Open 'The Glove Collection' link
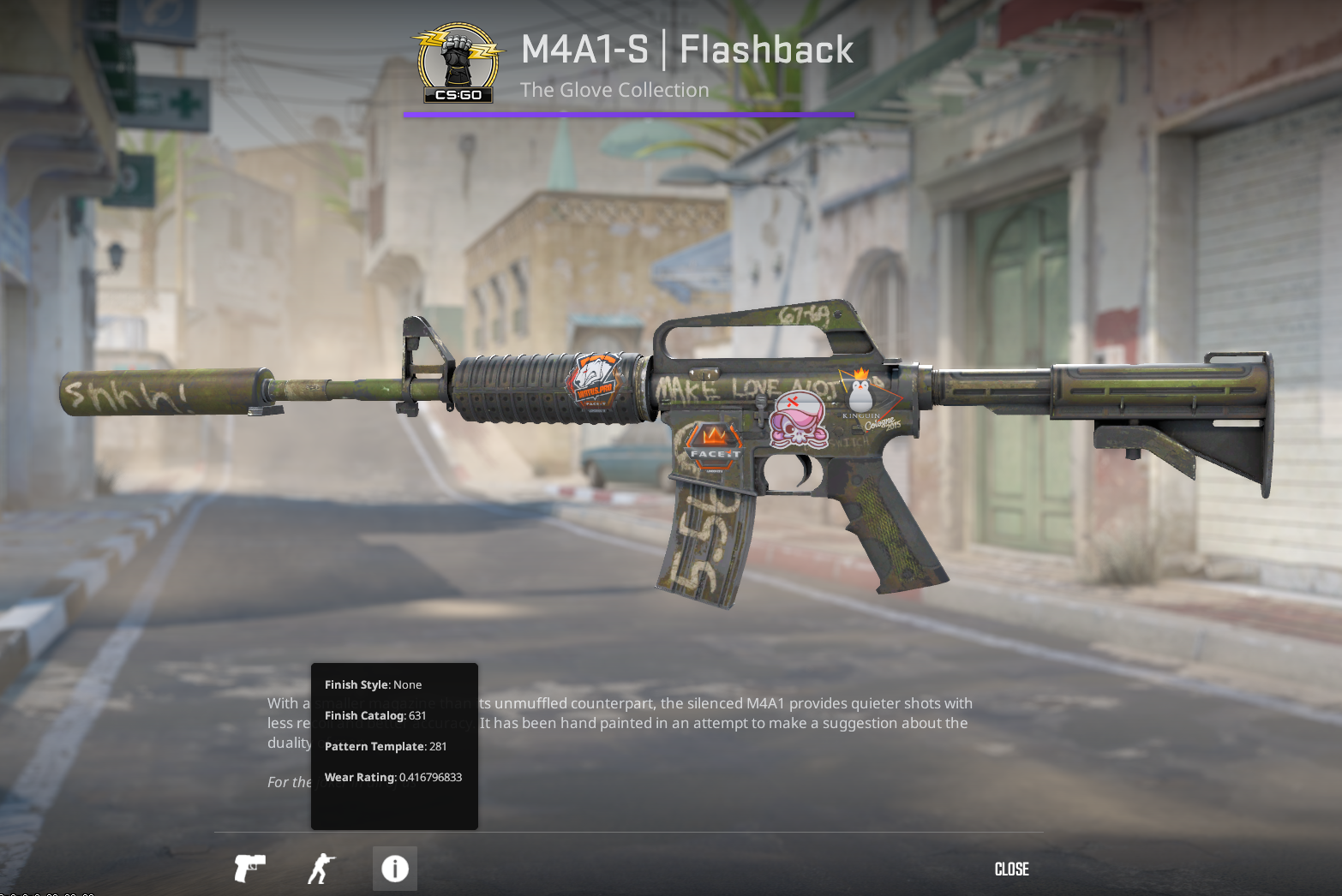This screenshot has width=1342, height=896. [x=614, y=89]
